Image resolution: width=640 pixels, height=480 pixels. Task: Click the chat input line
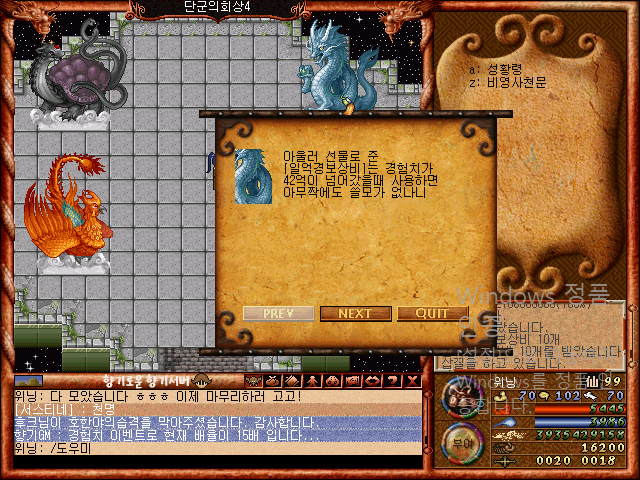coord(215,449)
